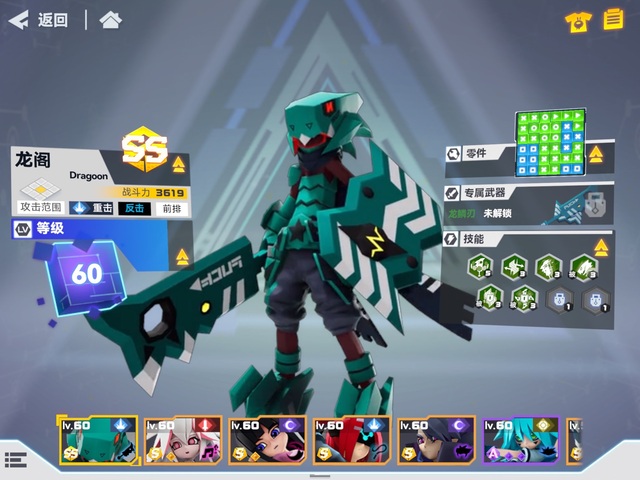640x480 pixels.
Task: Click the 技能 skills upgrade arrow
Action: coord(598,238)
